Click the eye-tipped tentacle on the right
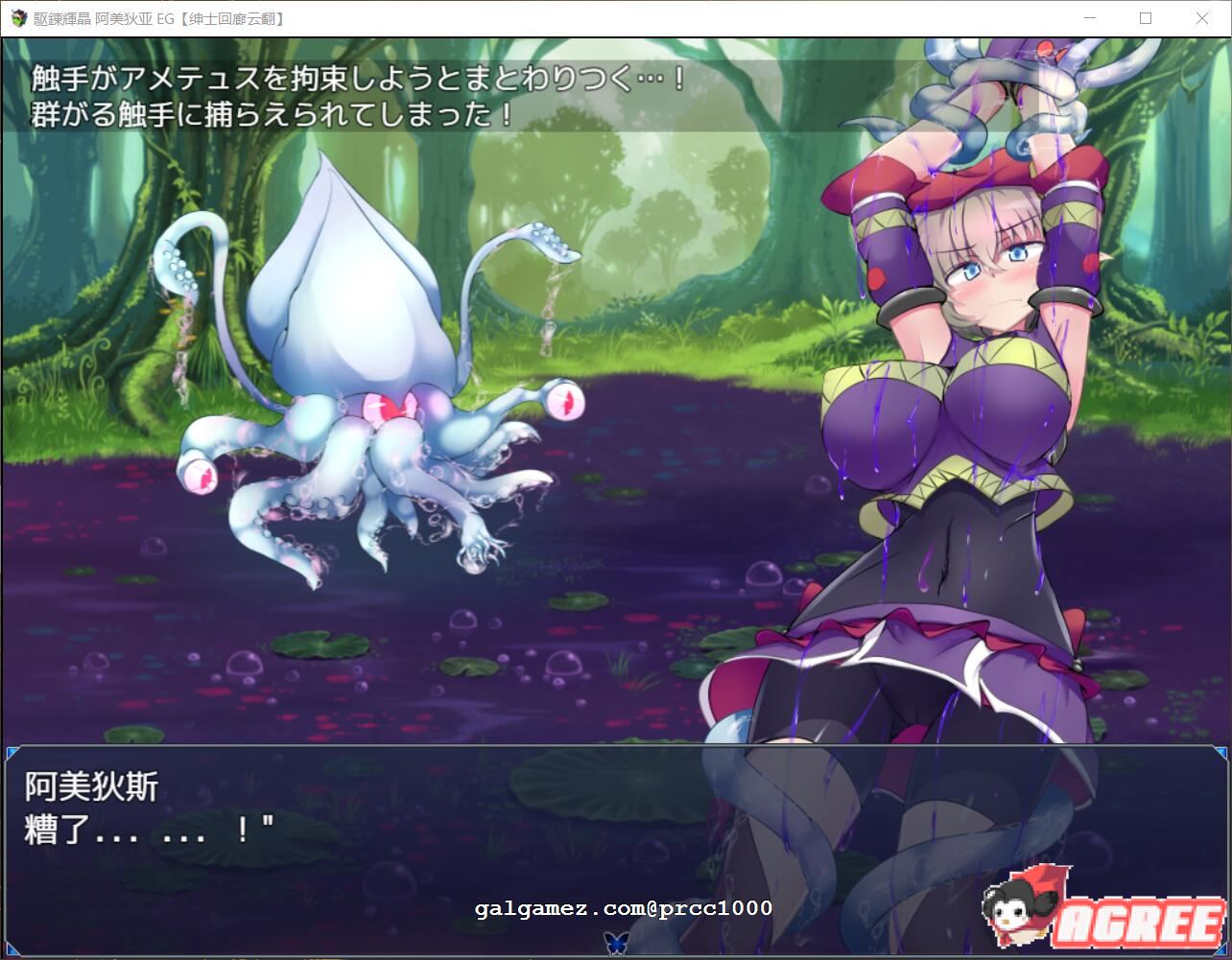Image resolution: width=1232 pixels, height=960 pixels. (563, 400)
